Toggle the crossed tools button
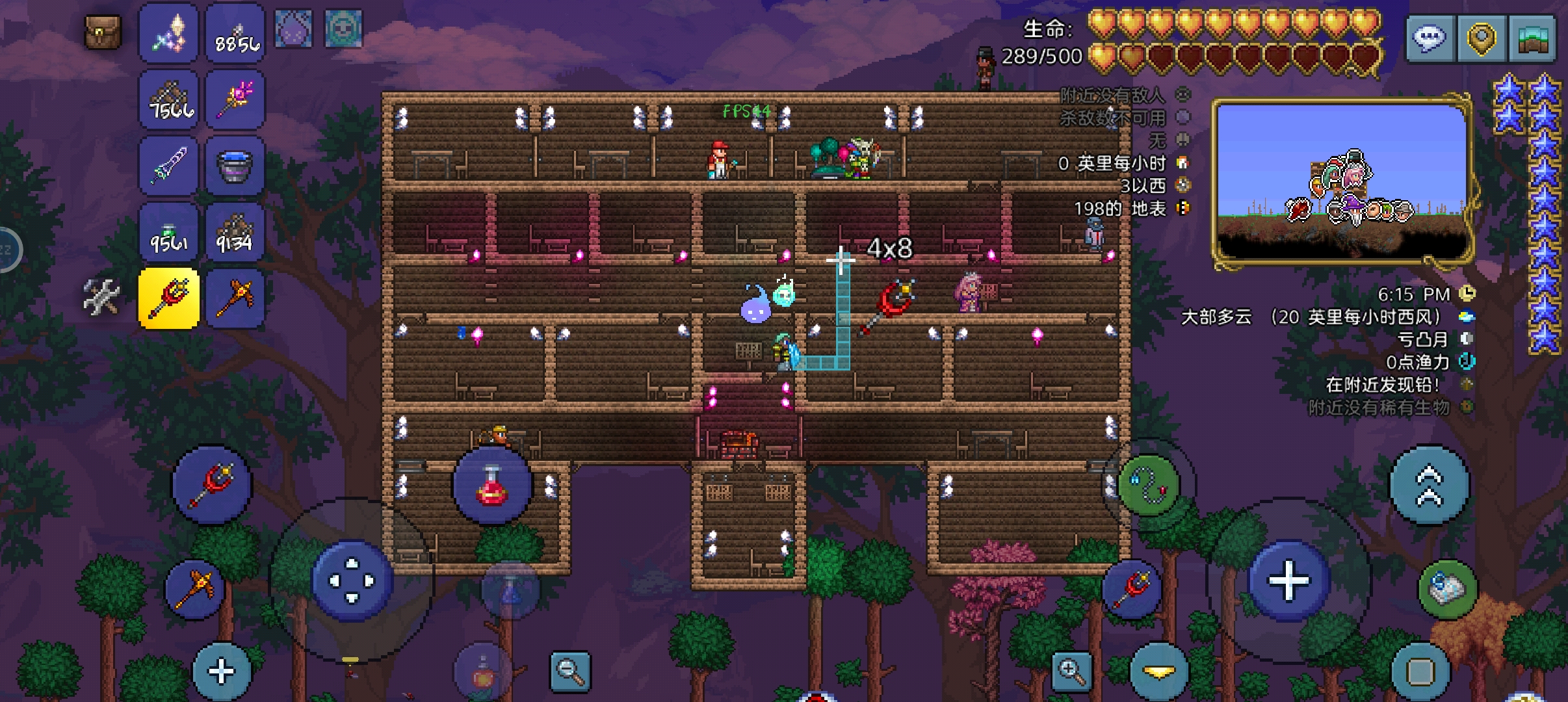 tap(102, 298)
